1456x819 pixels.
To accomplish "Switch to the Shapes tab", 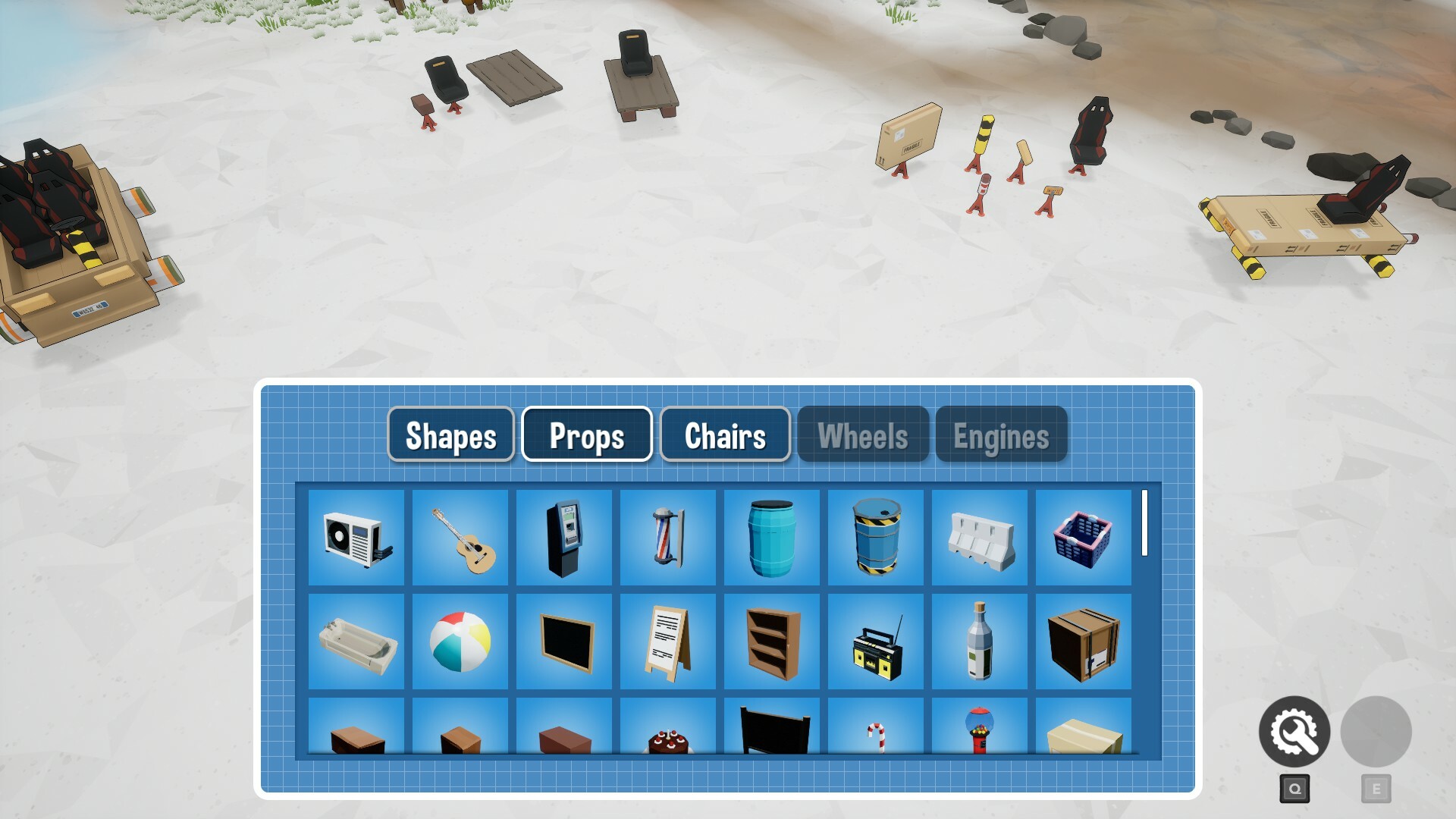I will click(x=450, y=435).
